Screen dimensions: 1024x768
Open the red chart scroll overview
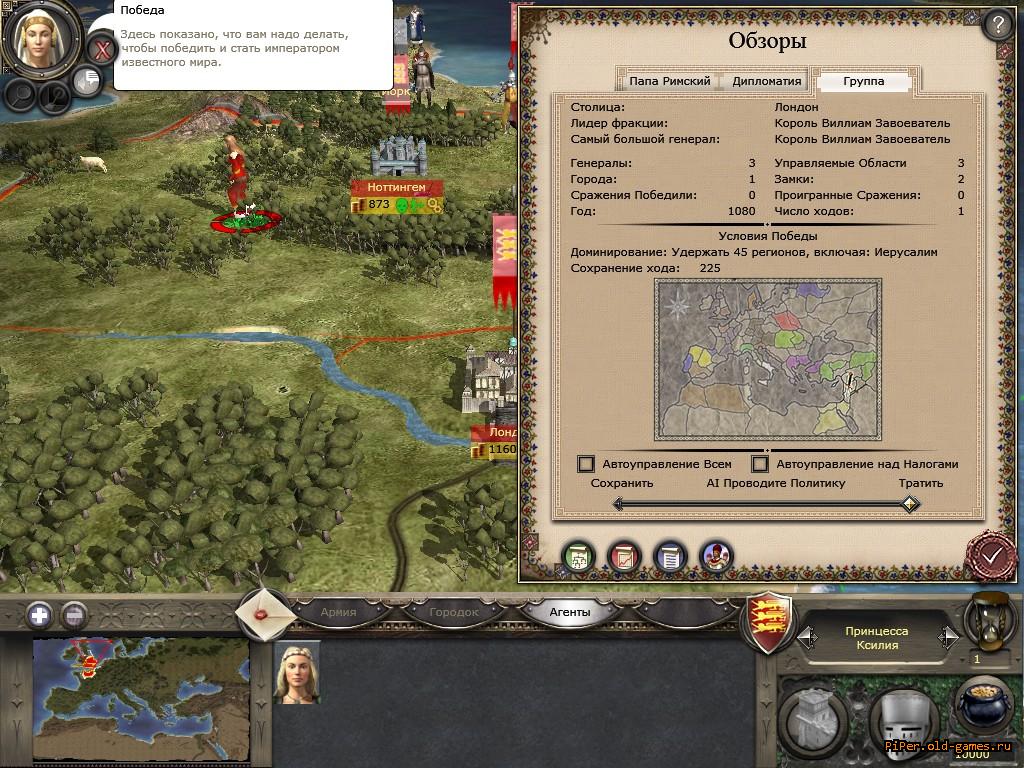coord(624,556)
